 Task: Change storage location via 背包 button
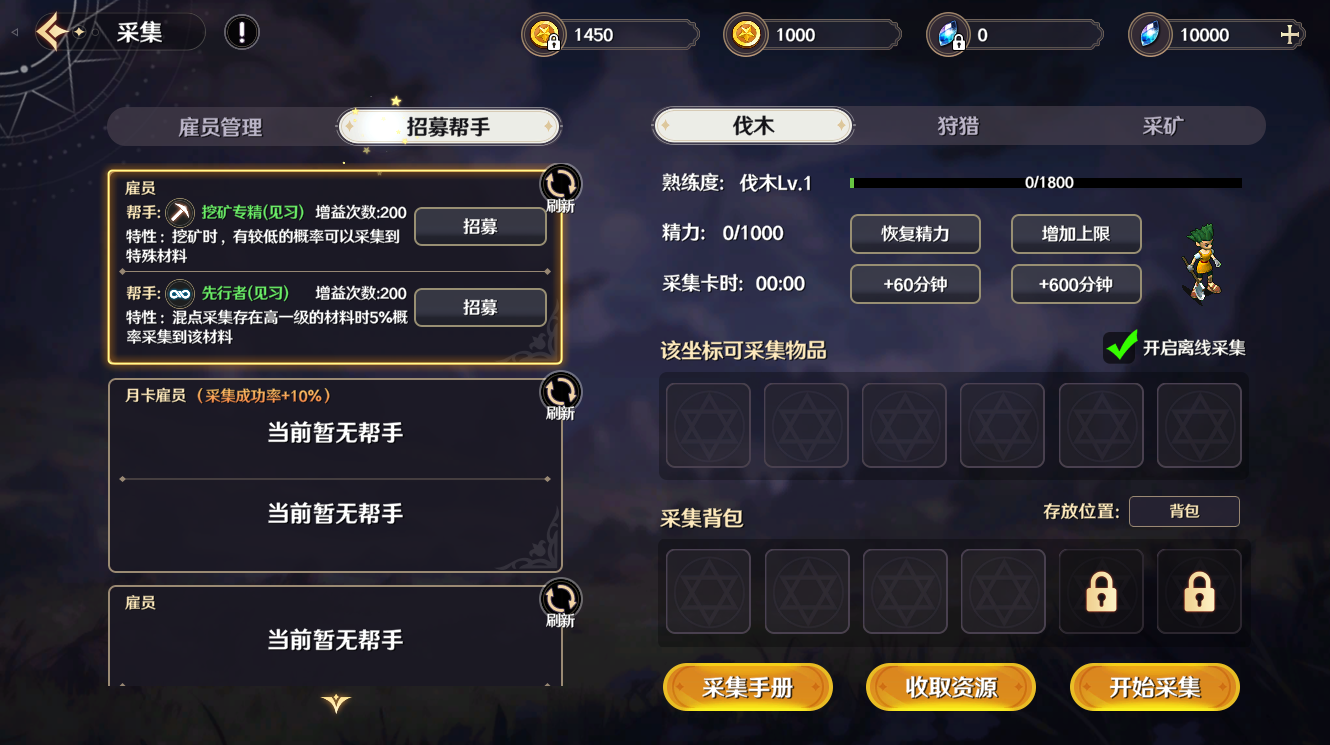click(1184, 511)
